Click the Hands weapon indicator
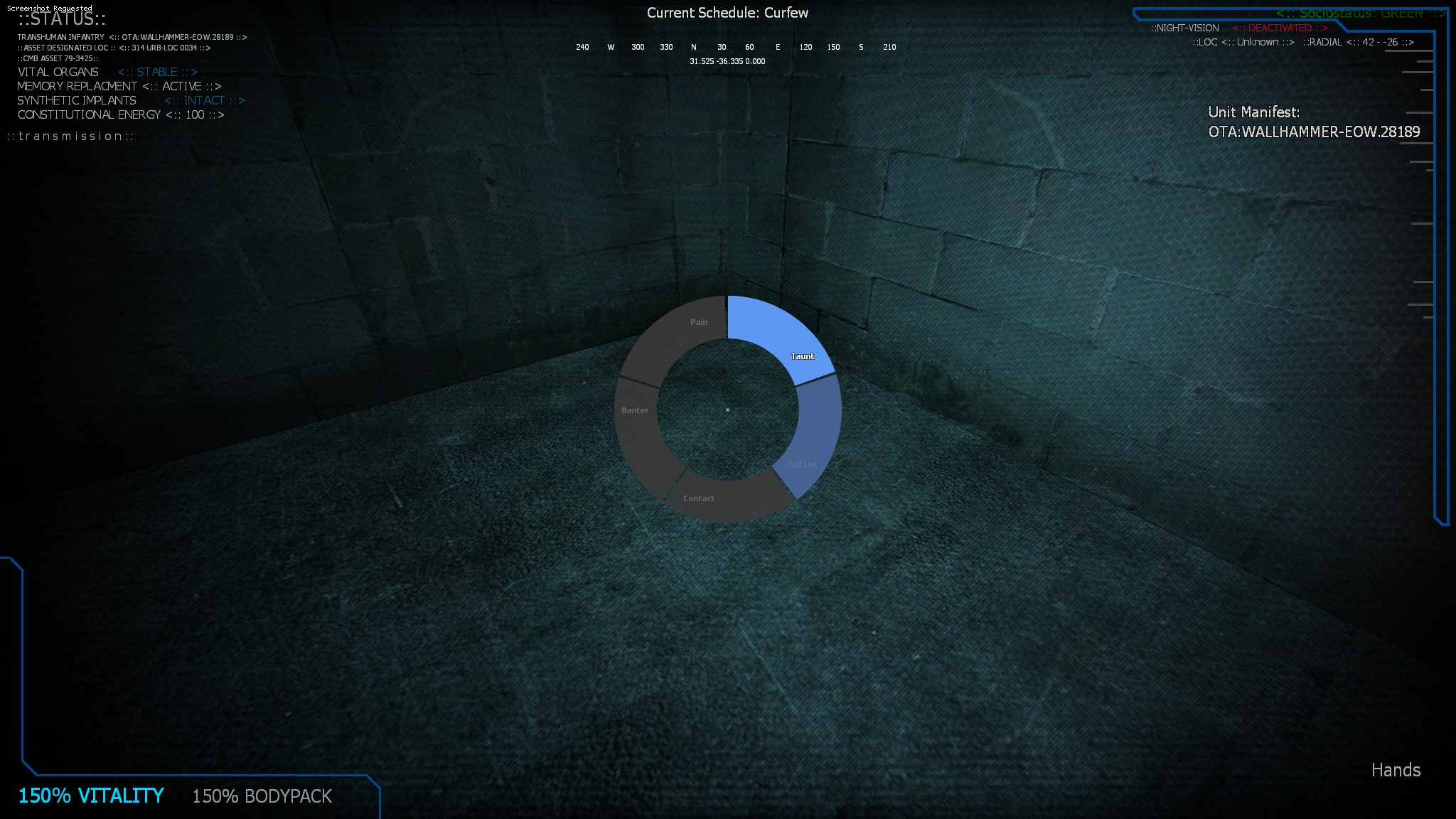The height and width of the screenshot is (819, 1456). (1396, 770)
